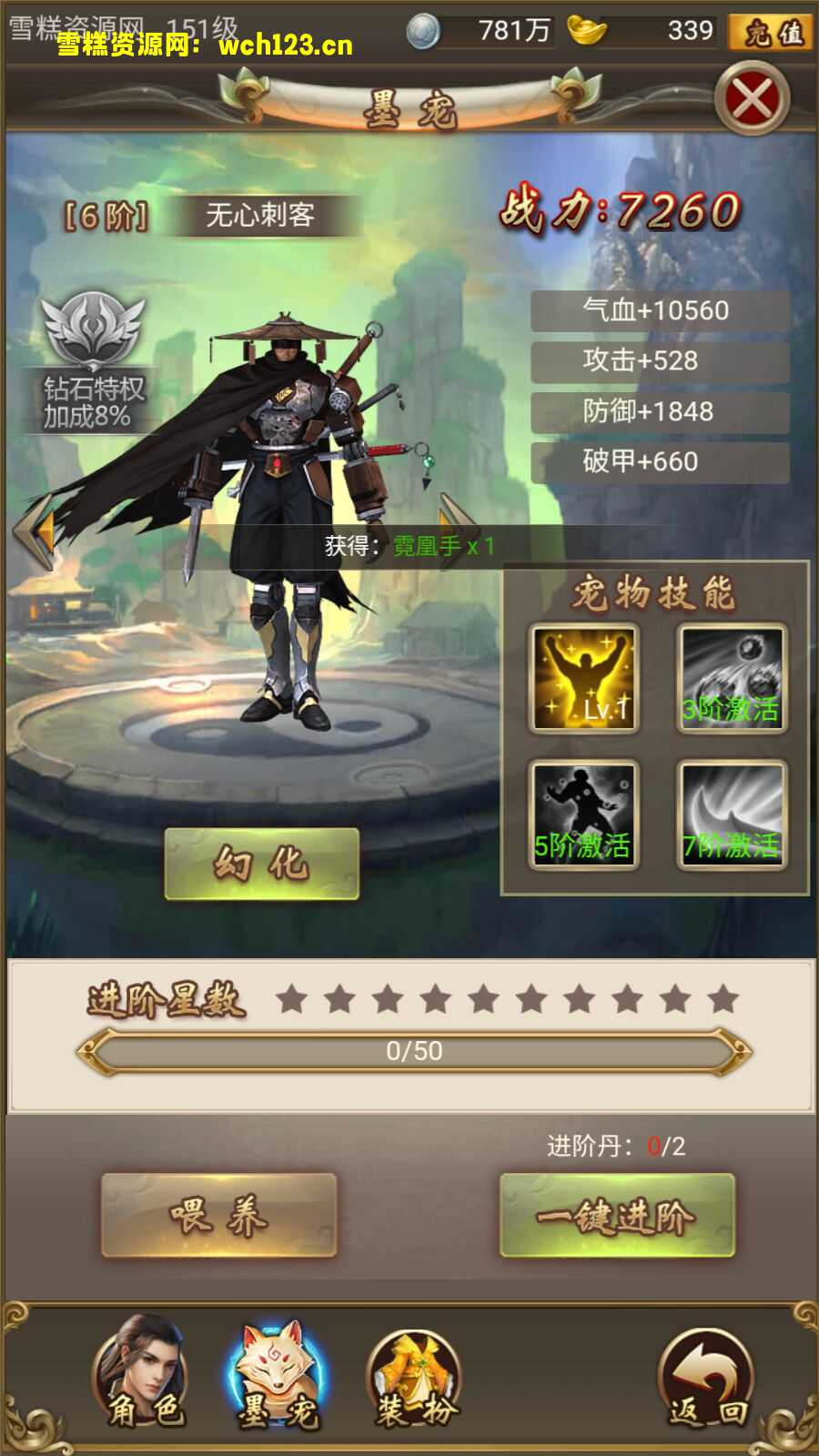819x1456 pixels.
Task: Feed the pet with 喂养
Action: pos(218,1216)
